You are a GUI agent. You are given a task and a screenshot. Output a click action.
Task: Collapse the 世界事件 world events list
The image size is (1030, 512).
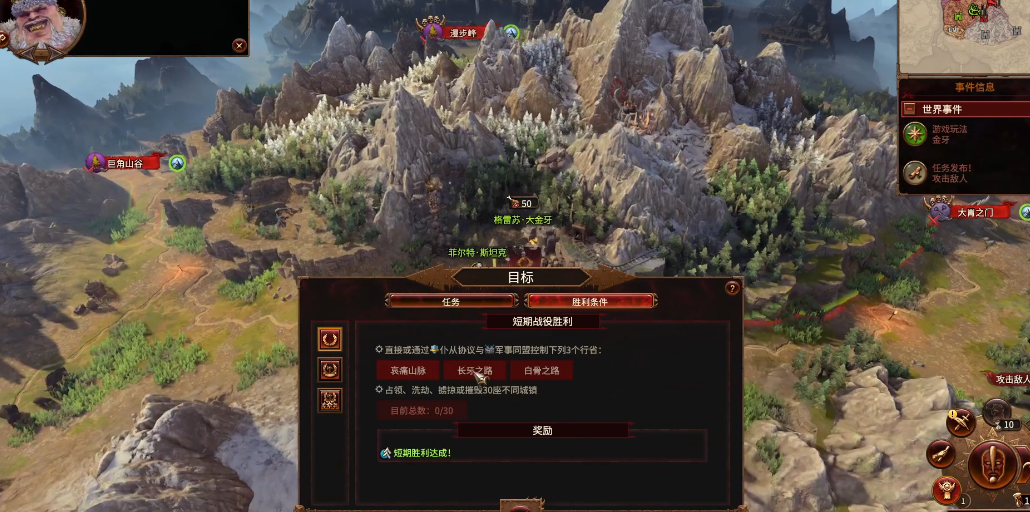pyautogui.click(x=909, y=108)
